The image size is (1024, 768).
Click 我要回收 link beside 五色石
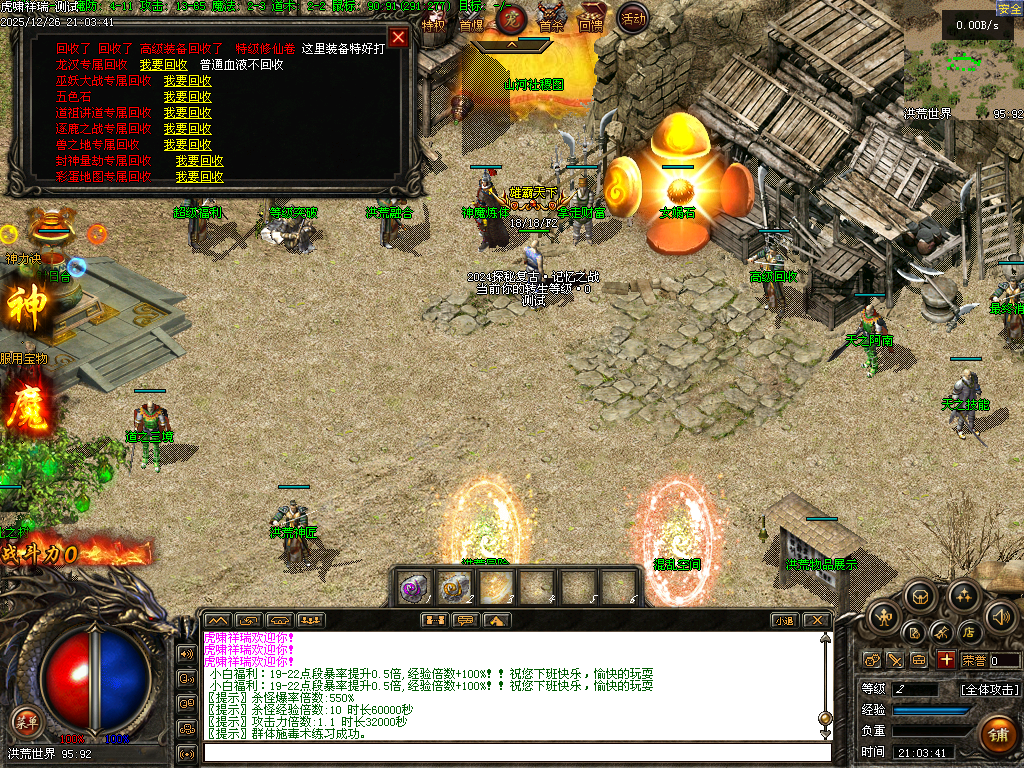pos(187,97)
